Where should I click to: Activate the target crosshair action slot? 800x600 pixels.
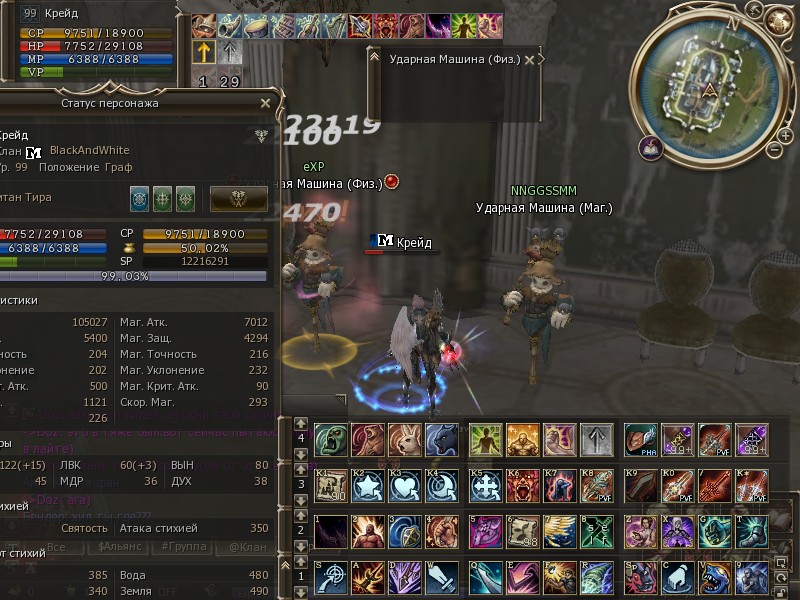coord(330,577)
